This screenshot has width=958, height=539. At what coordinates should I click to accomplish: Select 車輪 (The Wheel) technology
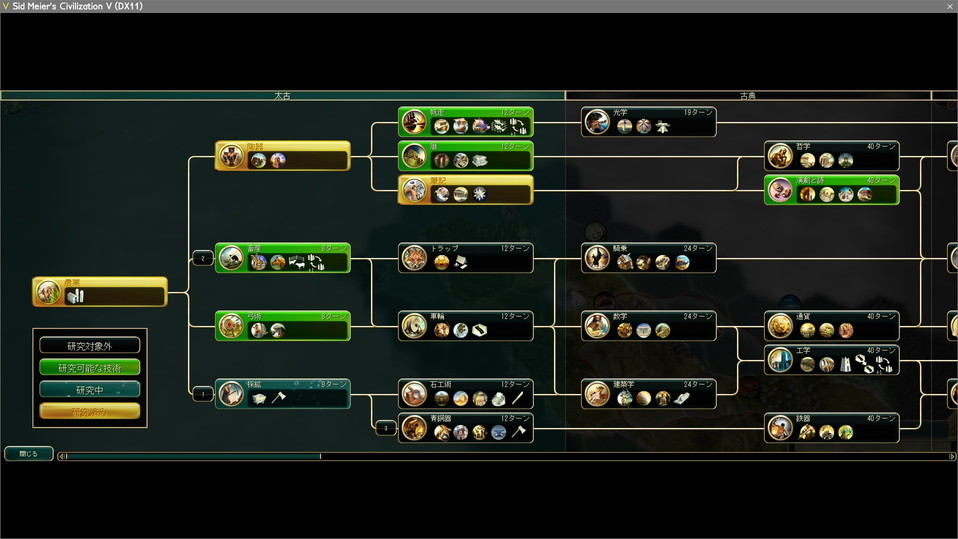[466, 326]
